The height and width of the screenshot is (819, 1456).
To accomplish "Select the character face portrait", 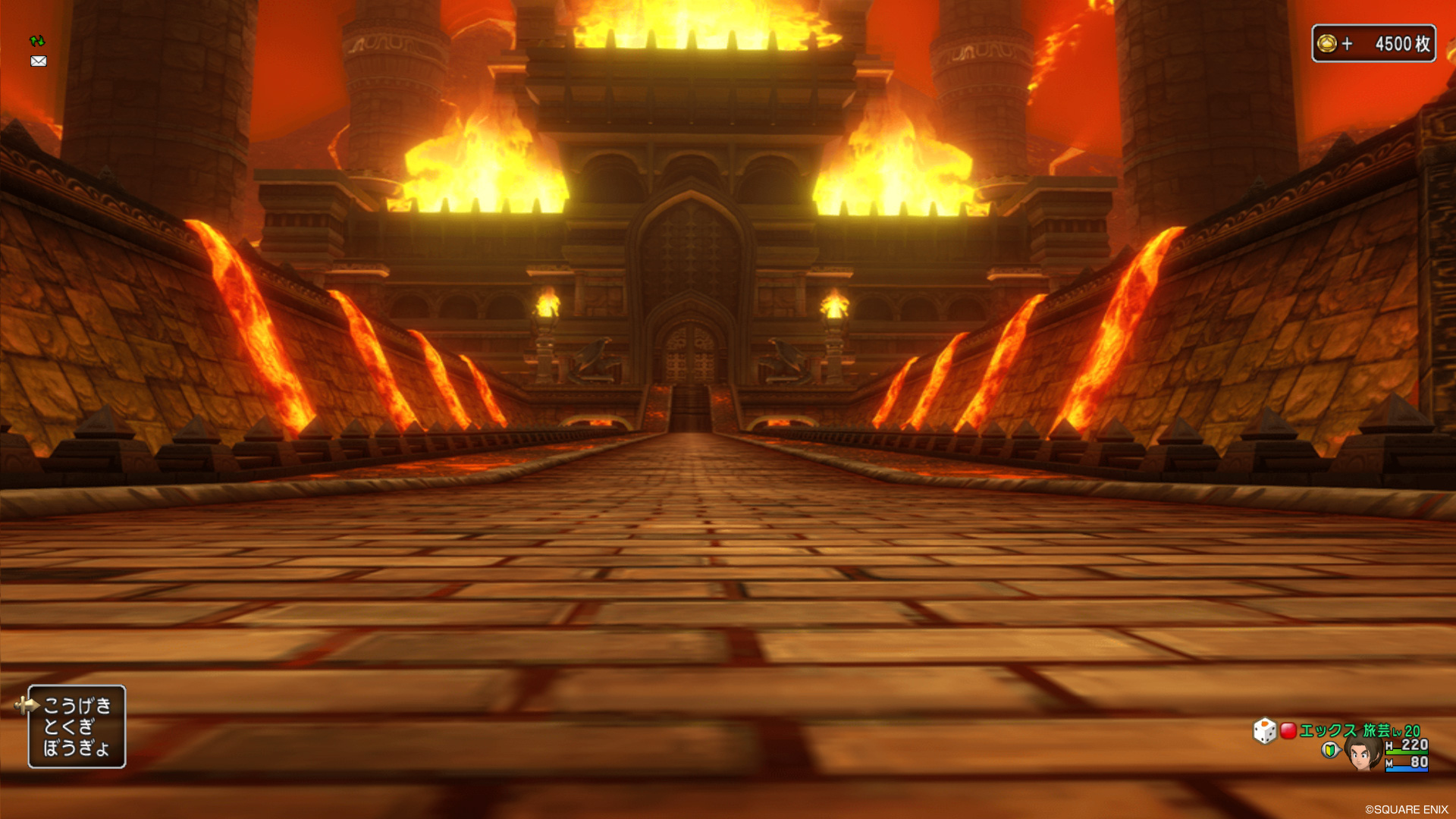I will (x=1361, y=755).
